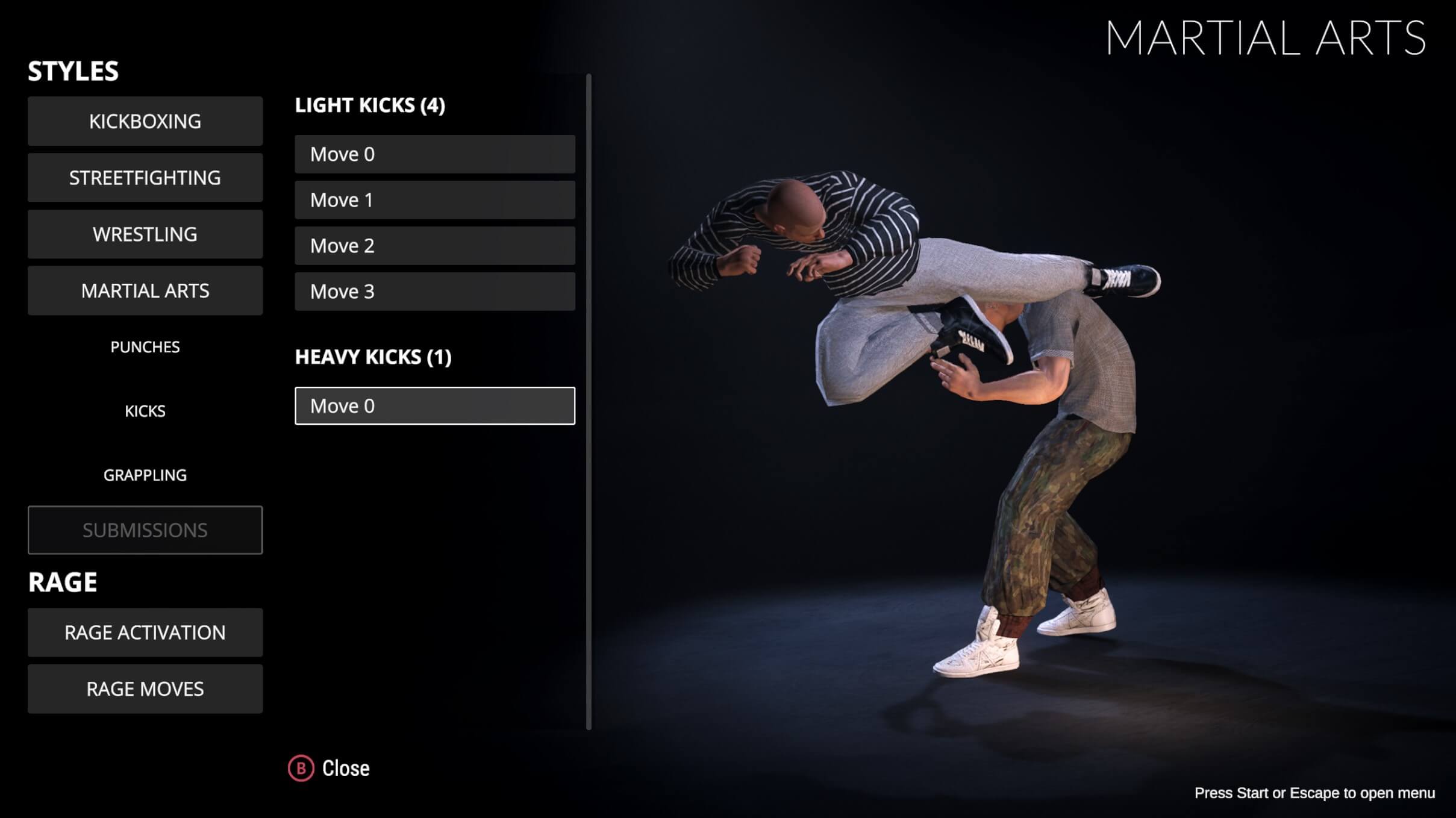Select Move 0 under Heavy Kicks
This screenshot has width=1456, height=818.
[x=434, y=406]
